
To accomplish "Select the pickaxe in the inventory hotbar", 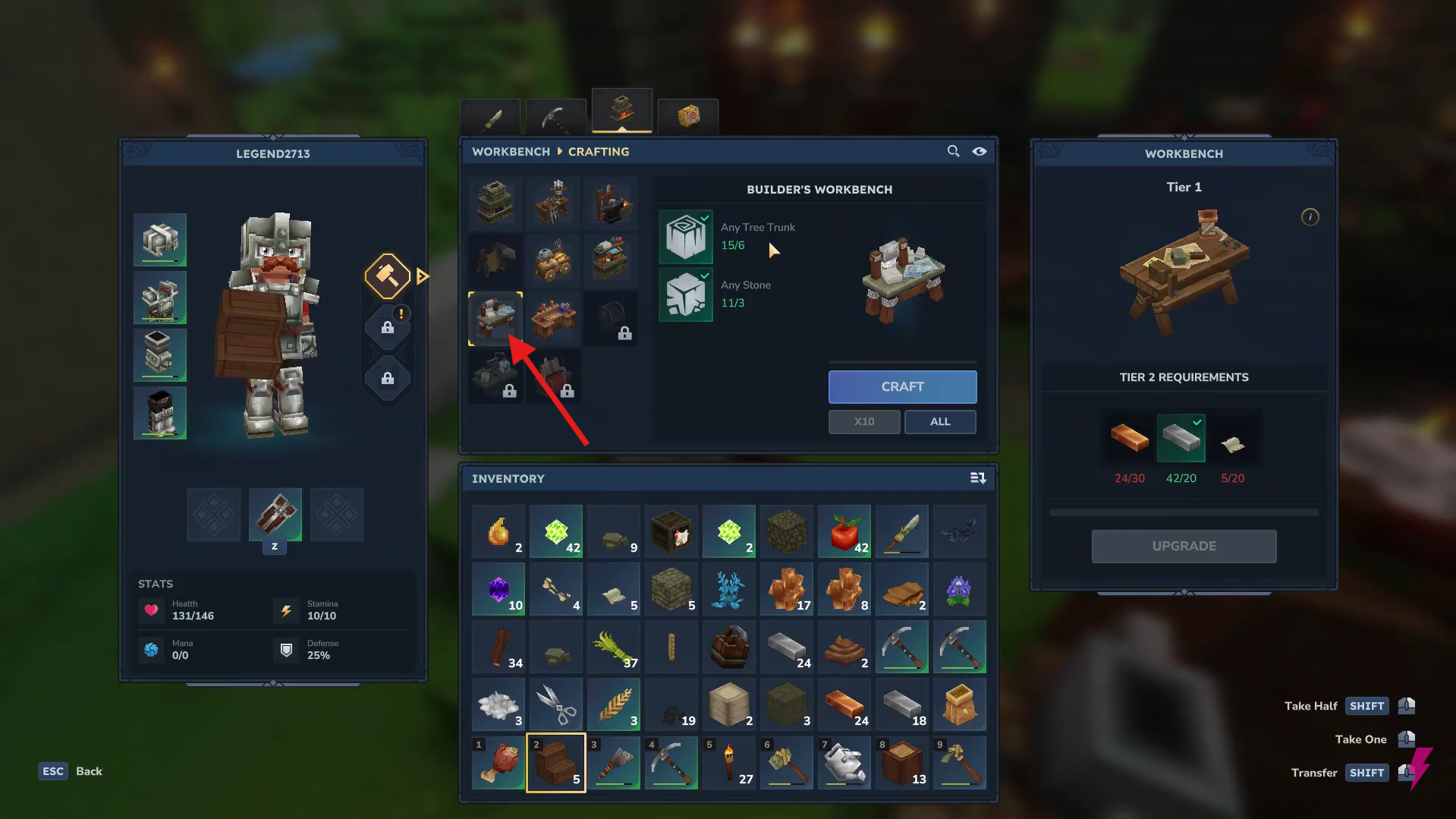I will (671, 762).
